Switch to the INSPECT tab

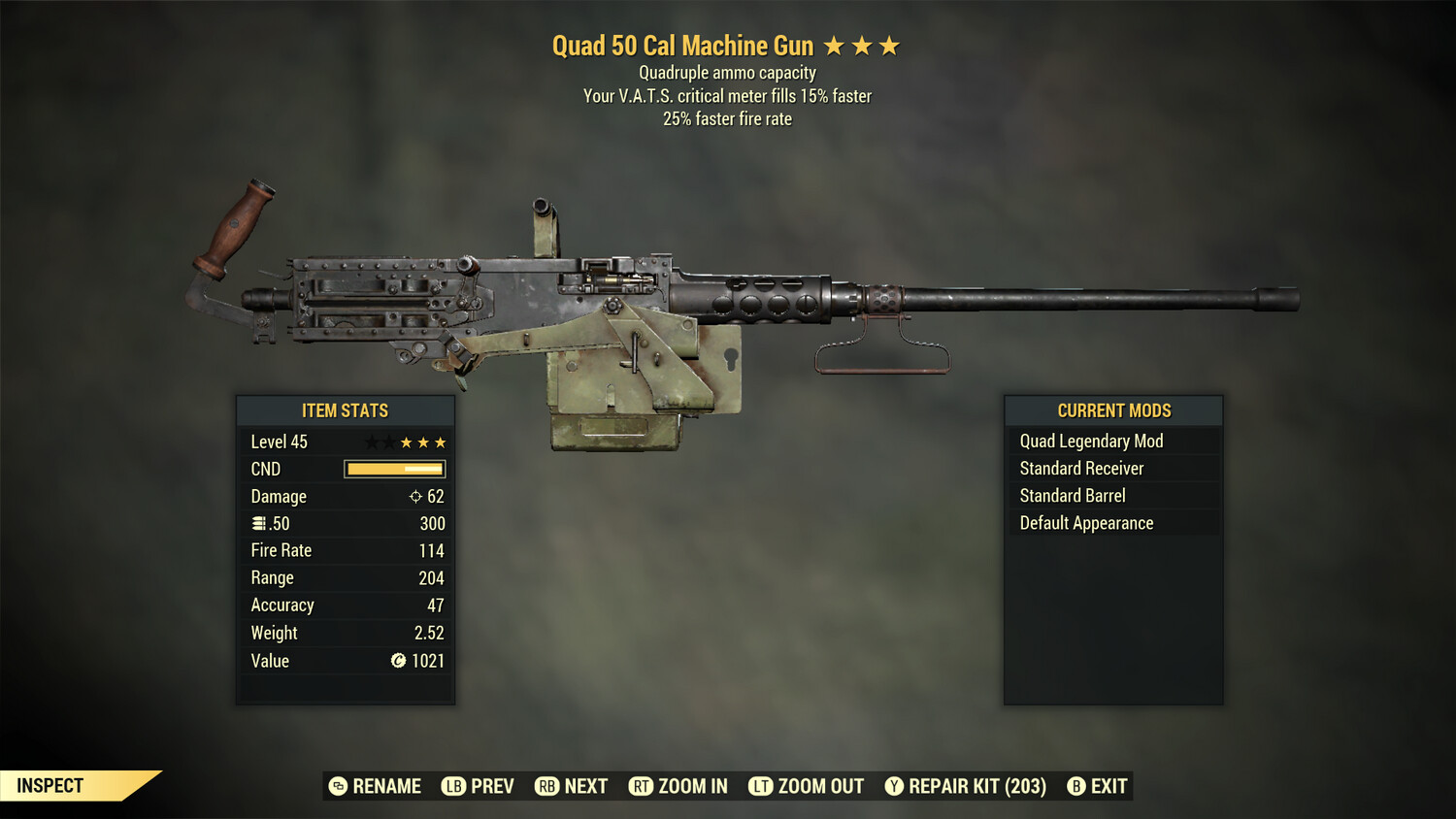click(49, 785)
